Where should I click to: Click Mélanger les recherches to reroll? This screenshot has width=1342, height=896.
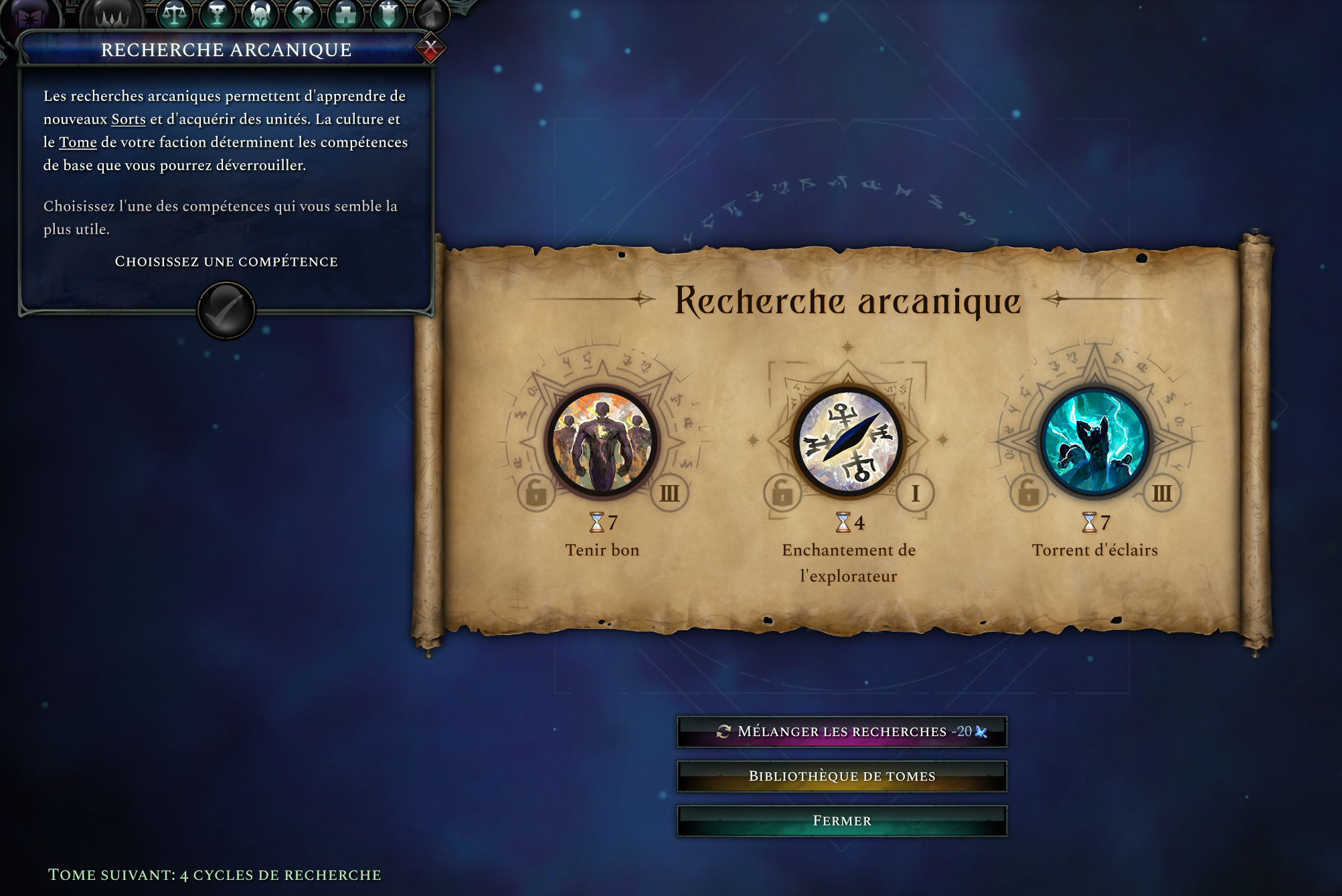coord(841,731)
